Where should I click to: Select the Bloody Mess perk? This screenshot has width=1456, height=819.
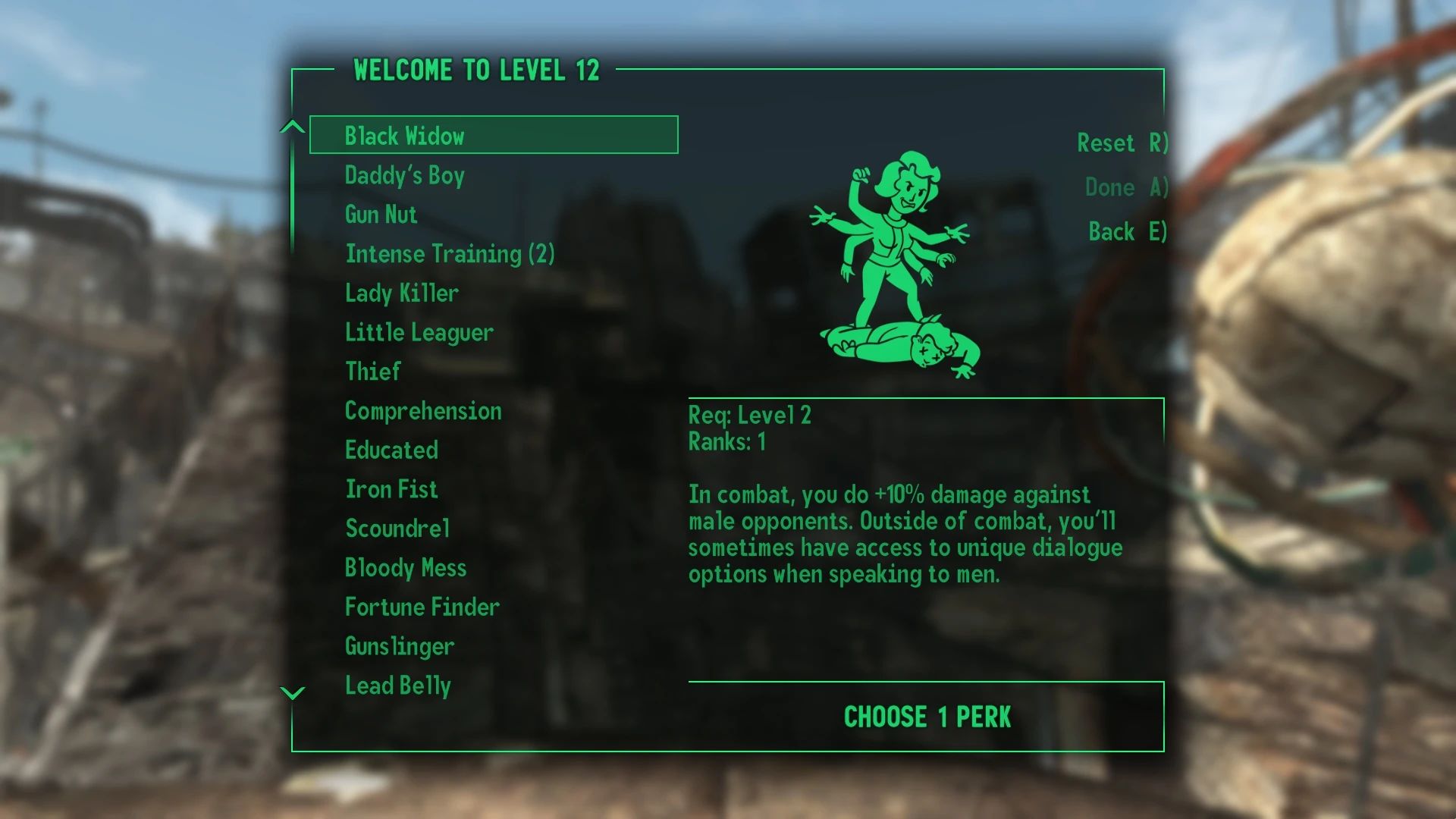coord(406,567)
